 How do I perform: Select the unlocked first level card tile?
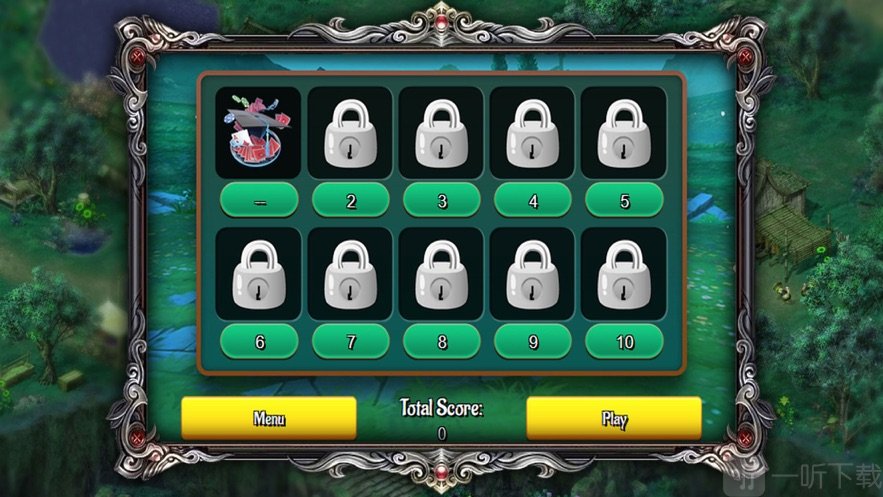tap(259, 132)
